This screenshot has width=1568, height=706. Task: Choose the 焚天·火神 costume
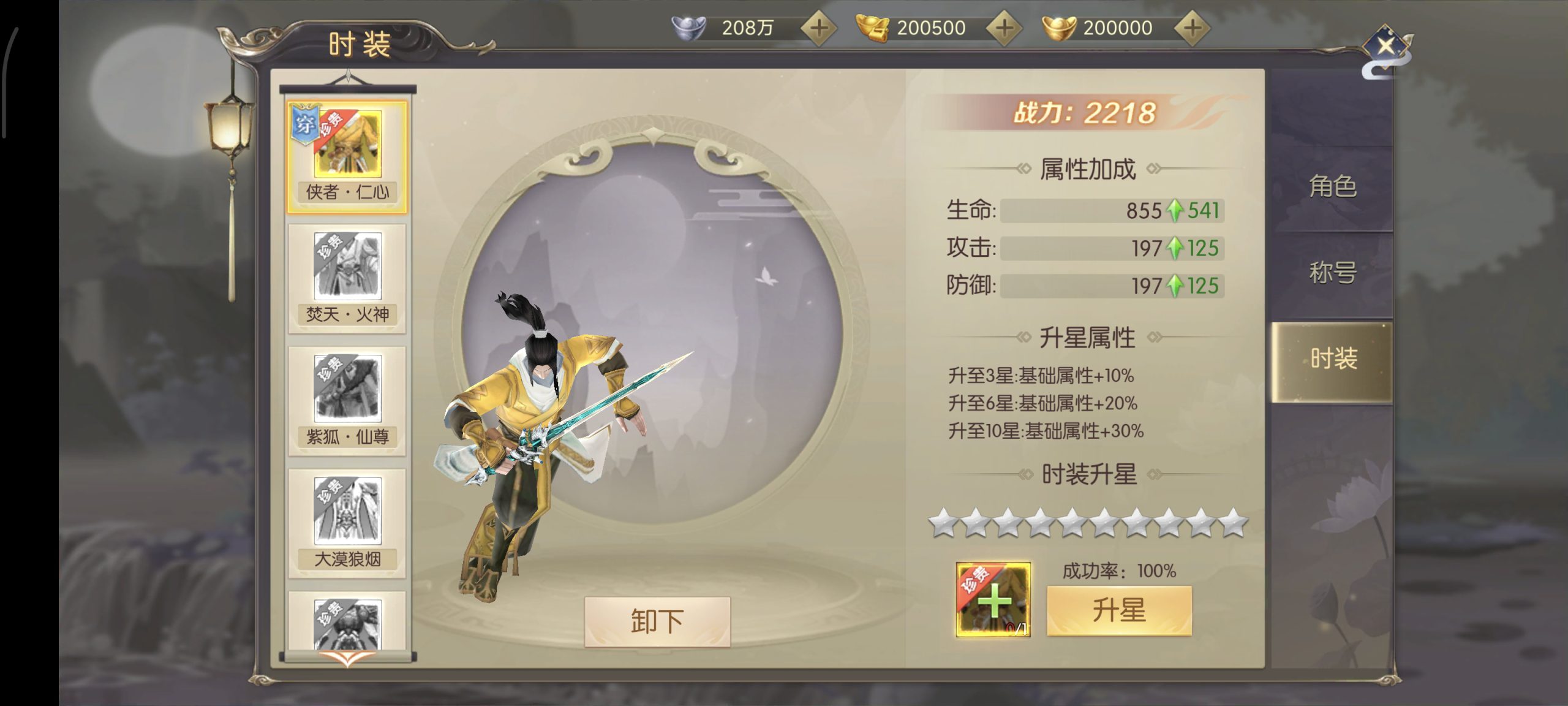347,279
